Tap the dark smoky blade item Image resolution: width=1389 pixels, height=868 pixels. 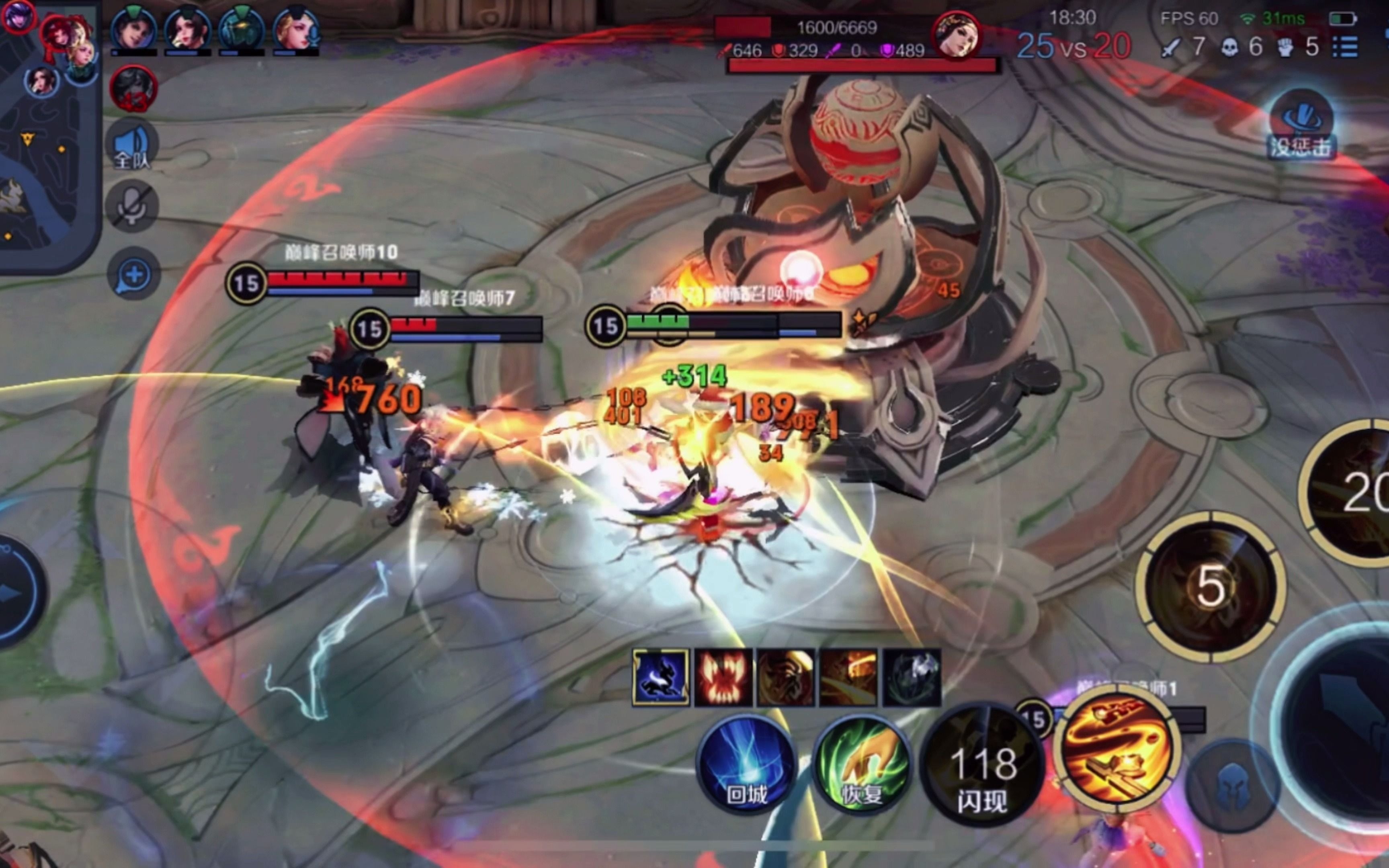click(912, 678)
